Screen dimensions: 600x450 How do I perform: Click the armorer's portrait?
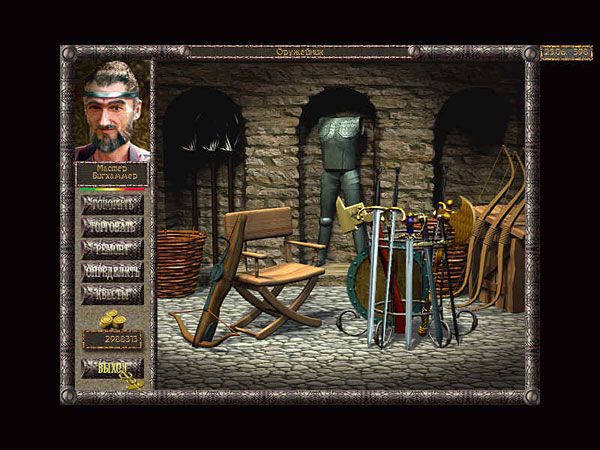(x=112, y=111)
